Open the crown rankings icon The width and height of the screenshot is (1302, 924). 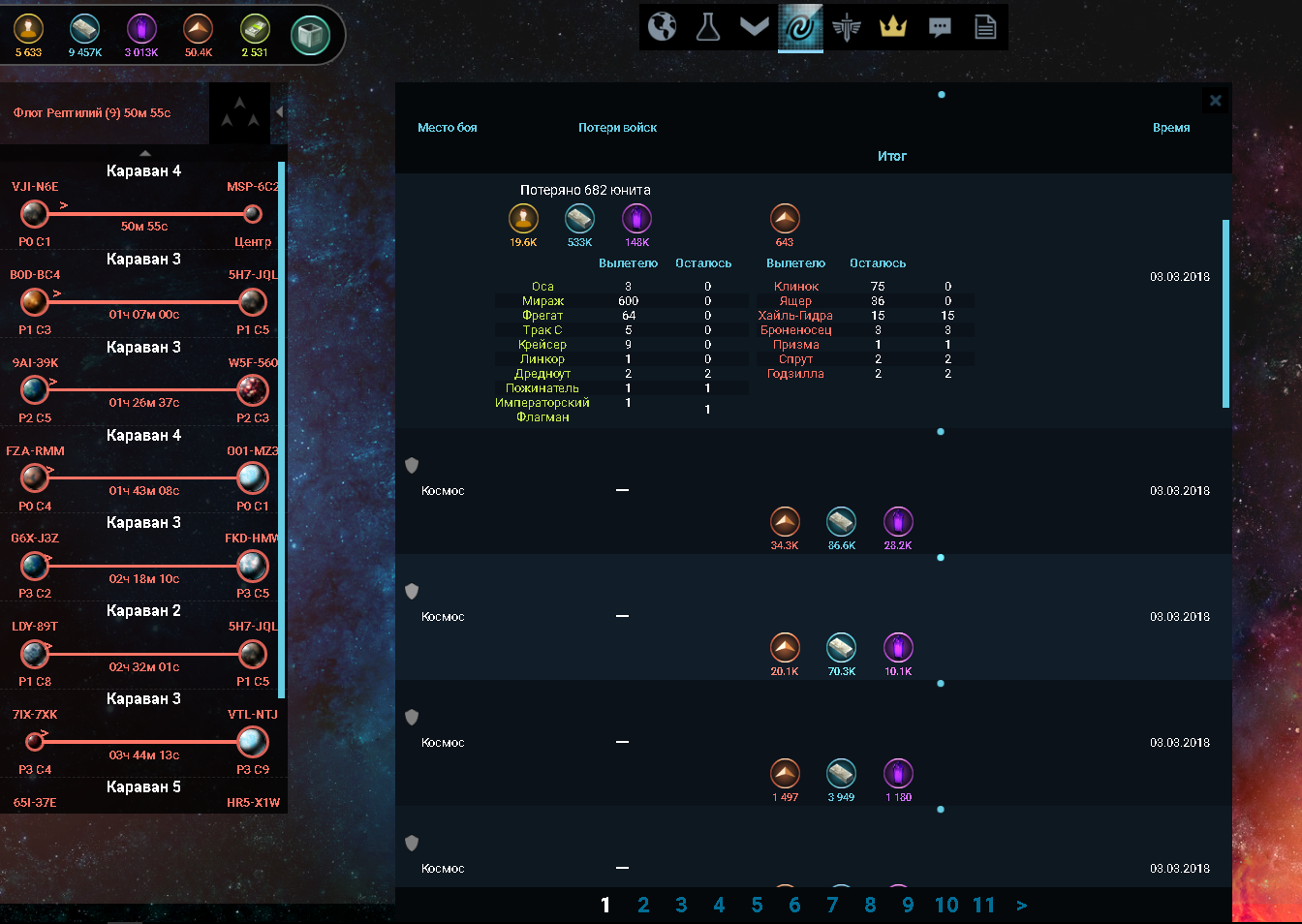click(x=892, y=27)
